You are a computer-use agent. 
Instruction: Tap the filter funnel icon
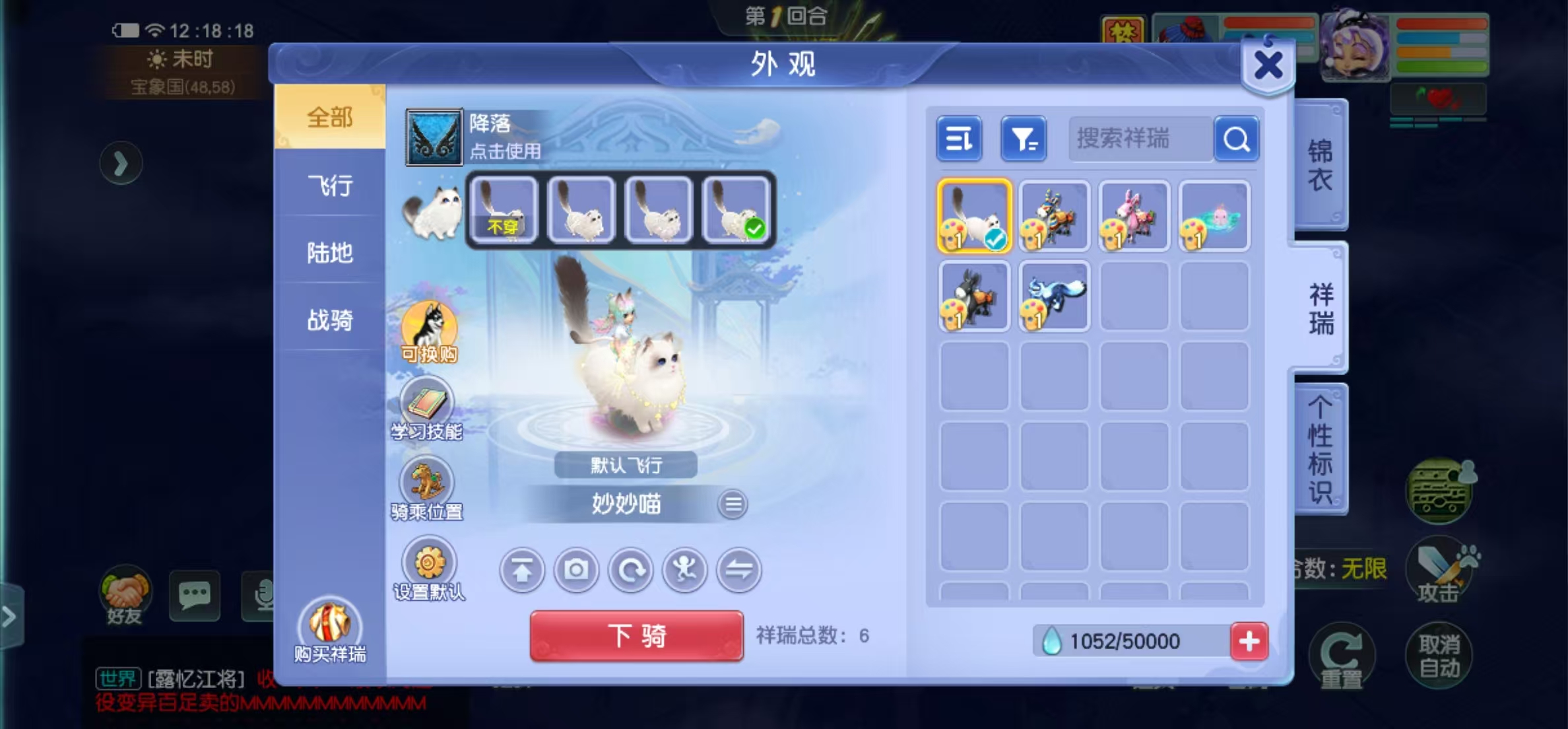1023,139
